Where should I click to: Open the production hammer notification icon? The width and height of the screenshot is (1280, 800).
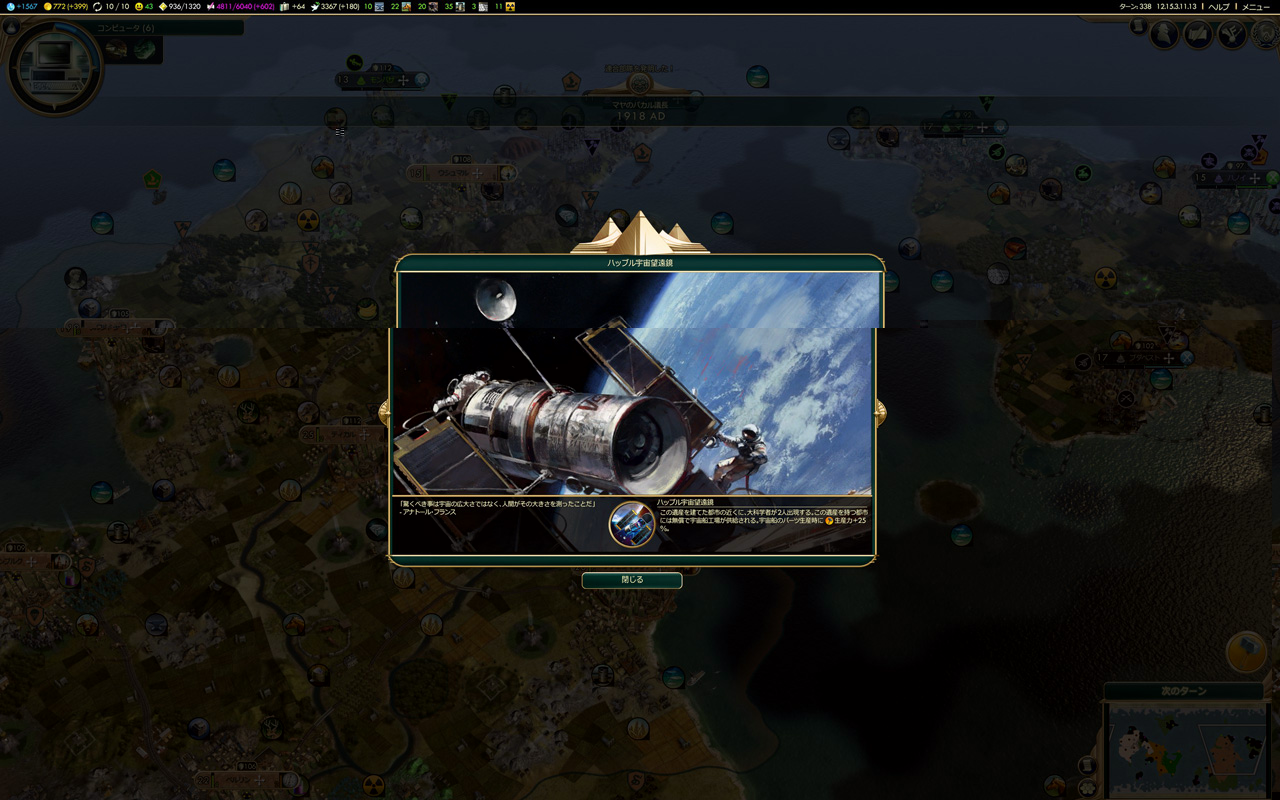(1245, 651)
